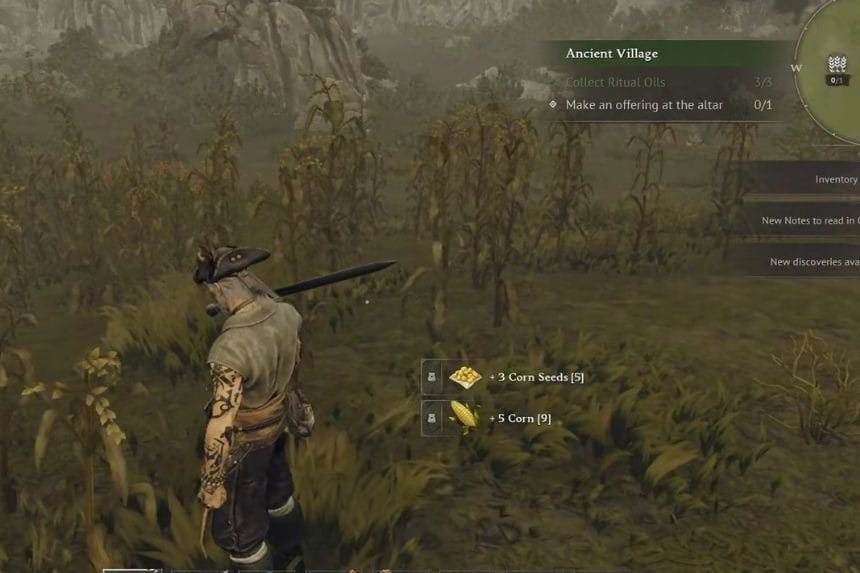
Task: Select the 'Make an offering at the altar' objective
Action: point(644,105)
